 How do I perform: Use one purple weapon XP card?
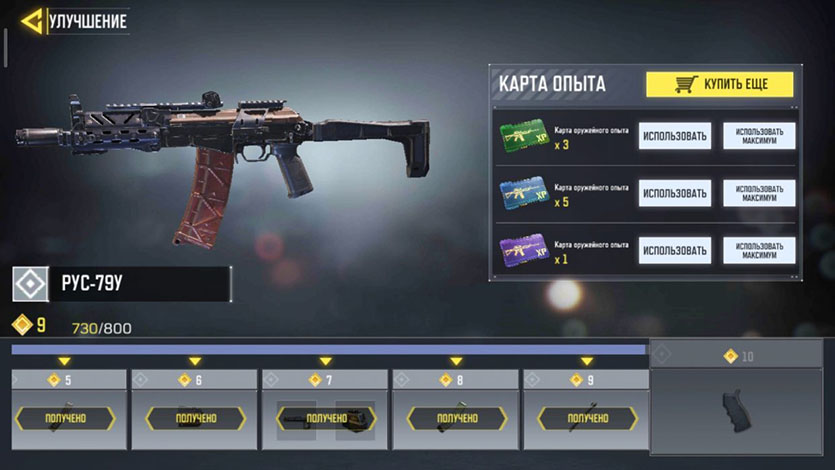tap(675, 250)
